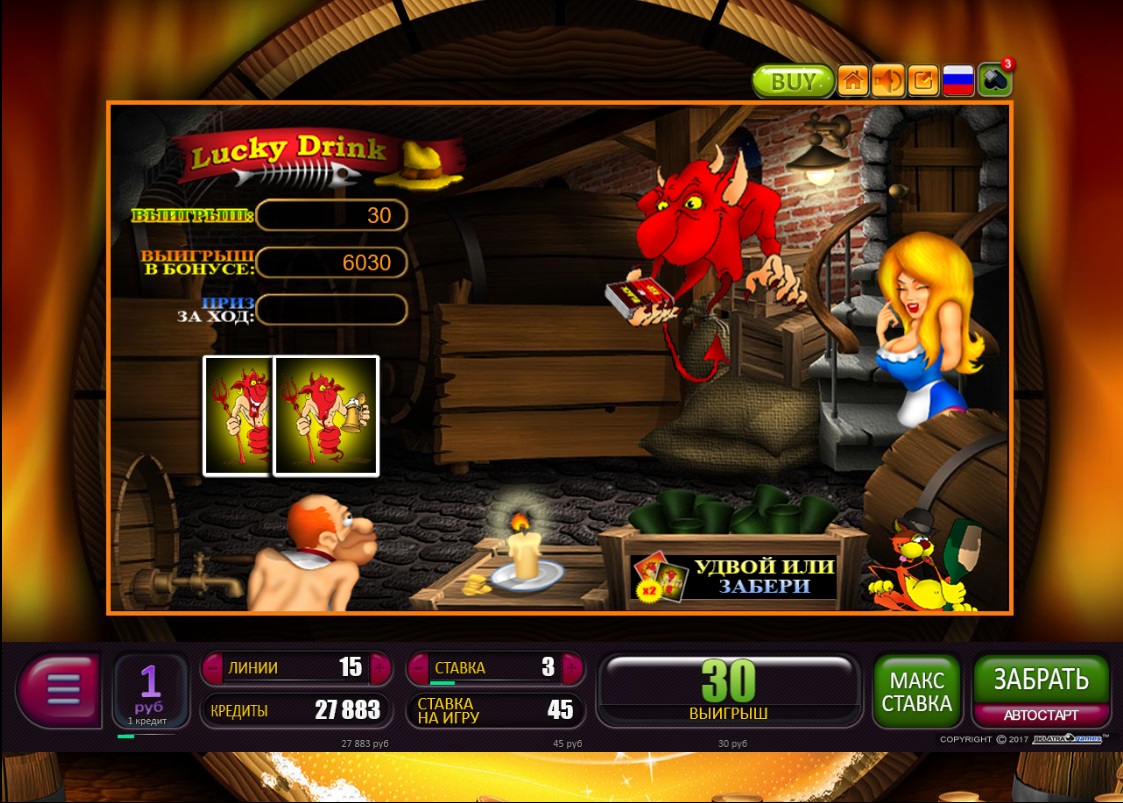Lower the bet (СТАВКА) amount
Screen dimensions: 1123x803
coord(419,668)
